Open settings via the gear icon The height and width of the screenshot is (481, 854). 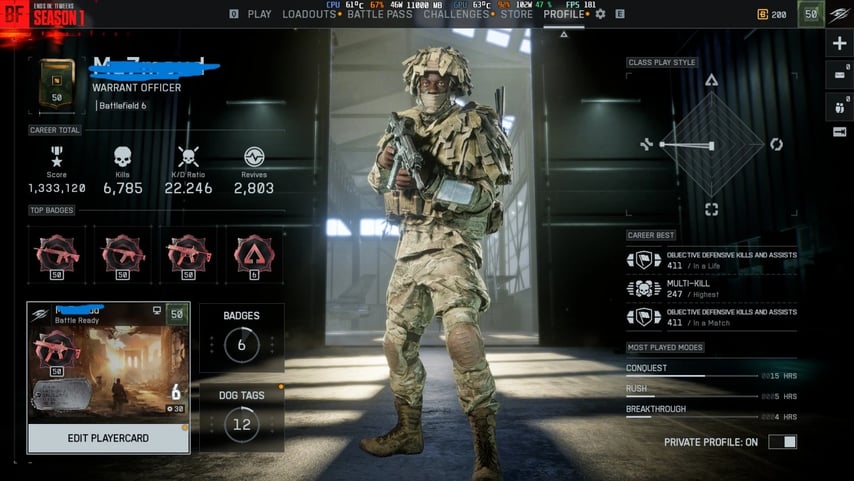point(601,14)
